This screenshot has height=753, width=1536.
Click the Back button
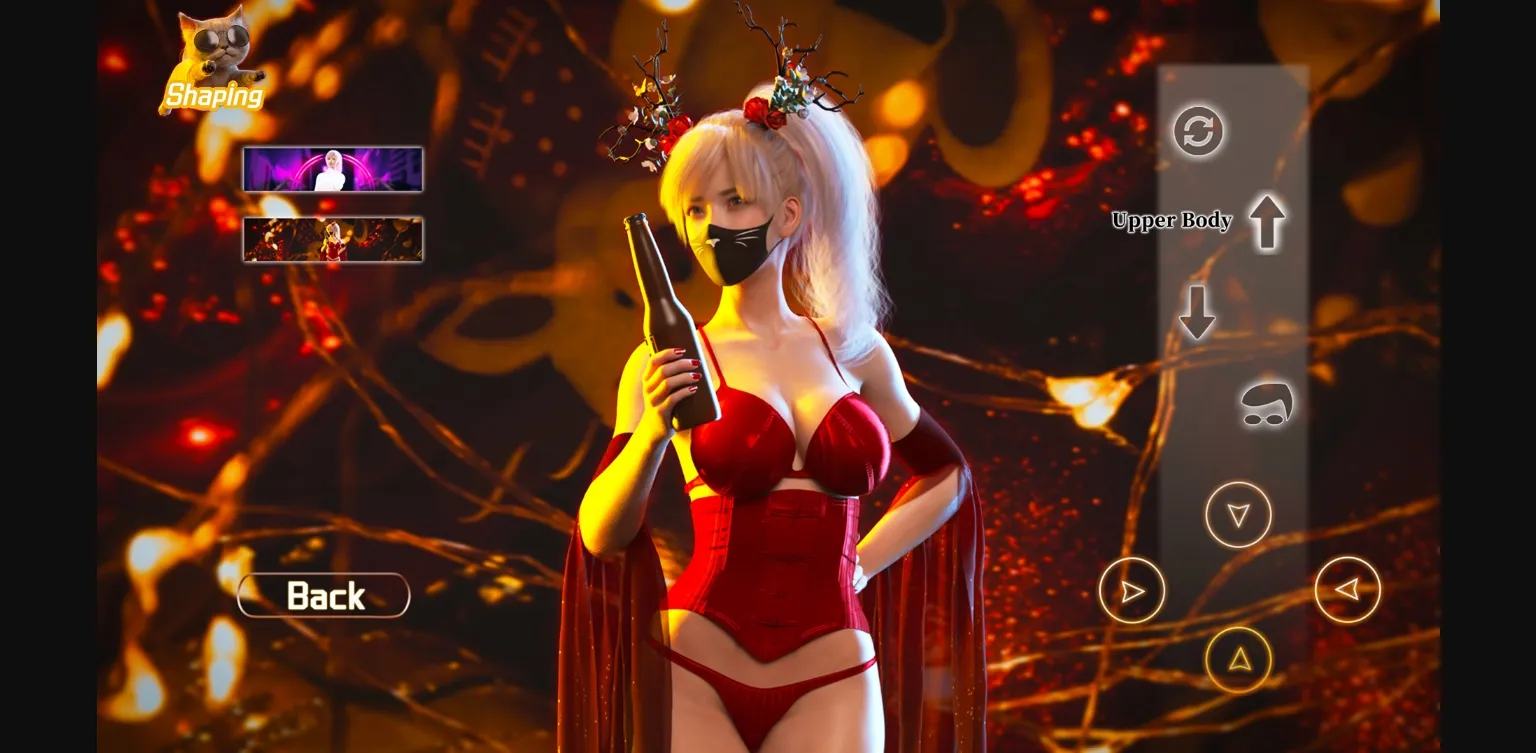click(x=323, y=596)
